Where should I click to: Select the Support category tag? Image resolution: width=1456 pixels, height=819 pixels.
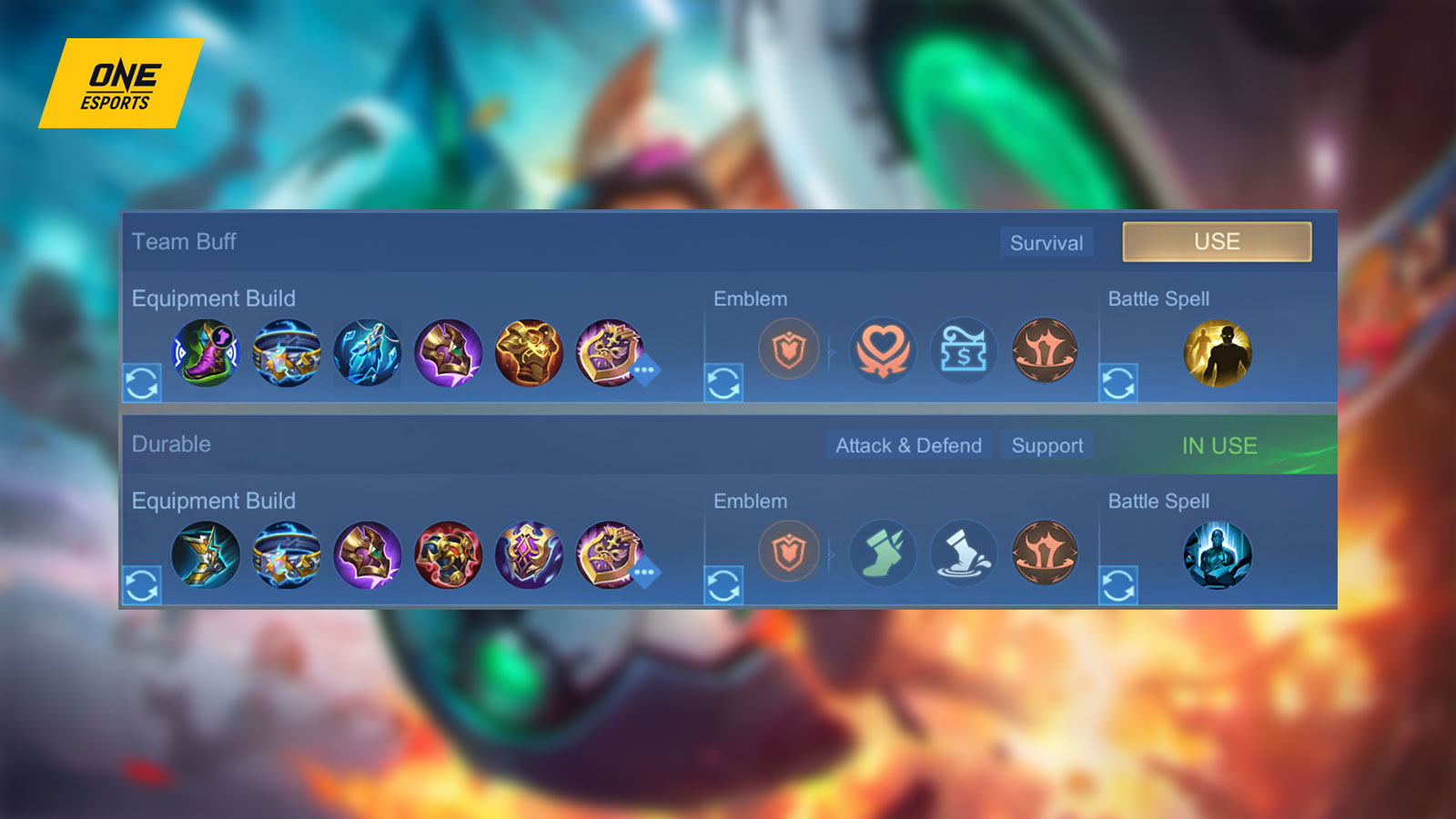[x=1046, y=446]
